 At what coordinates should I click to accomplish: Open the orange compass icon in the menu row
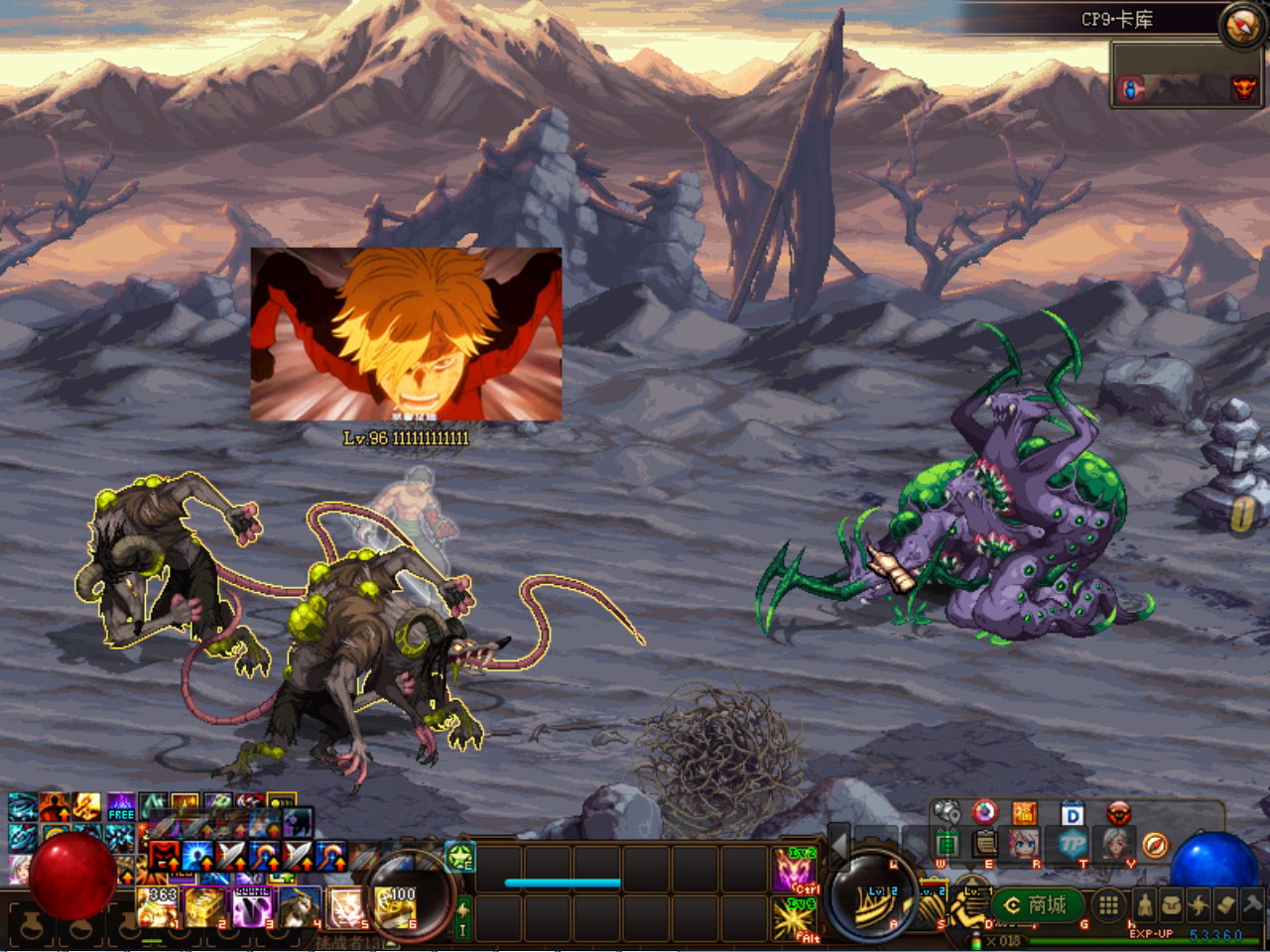[x=1155, y=845]
